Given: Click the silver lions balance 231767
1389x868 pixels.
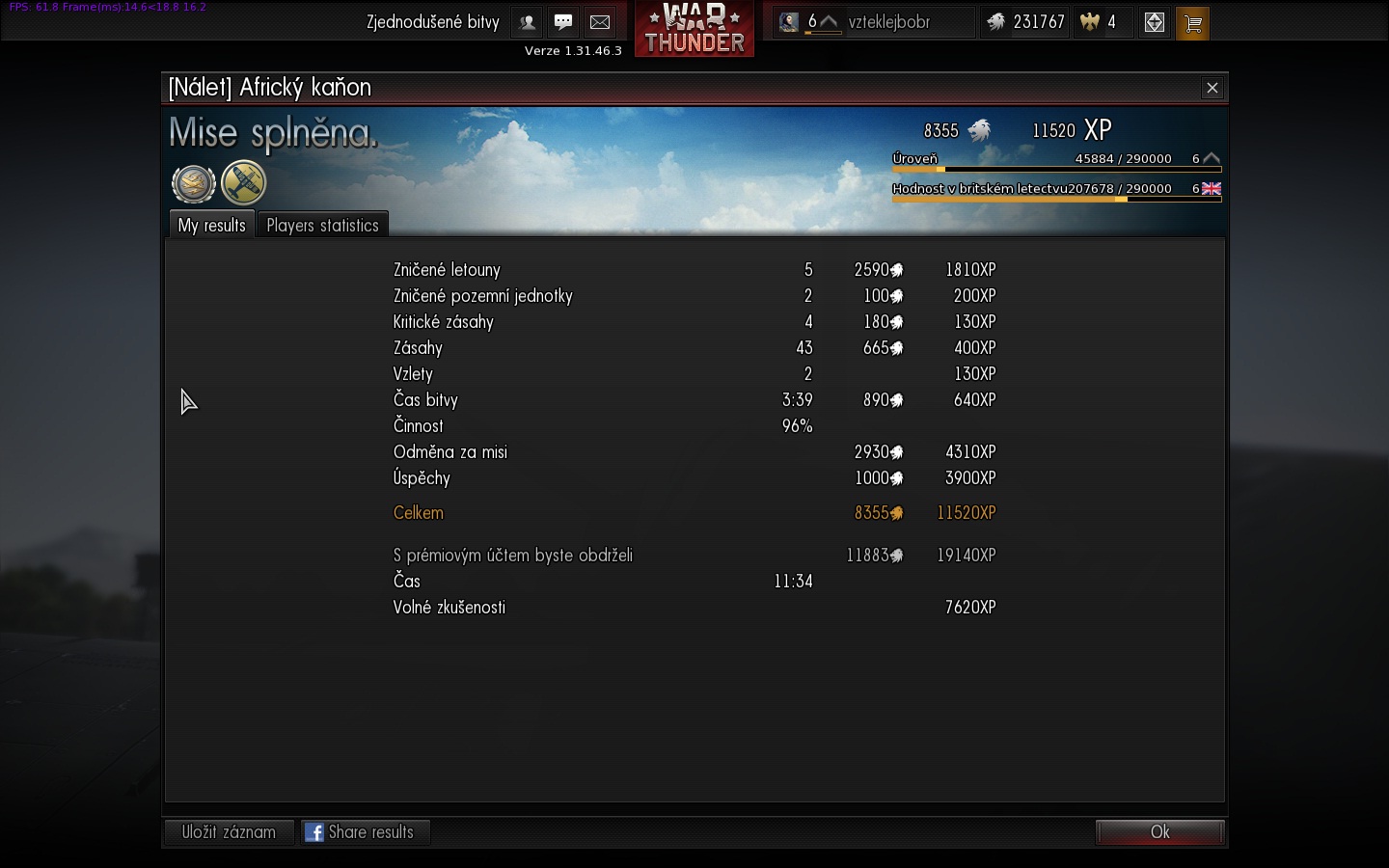Looking at the screenshot, I should coord(1025,22).
